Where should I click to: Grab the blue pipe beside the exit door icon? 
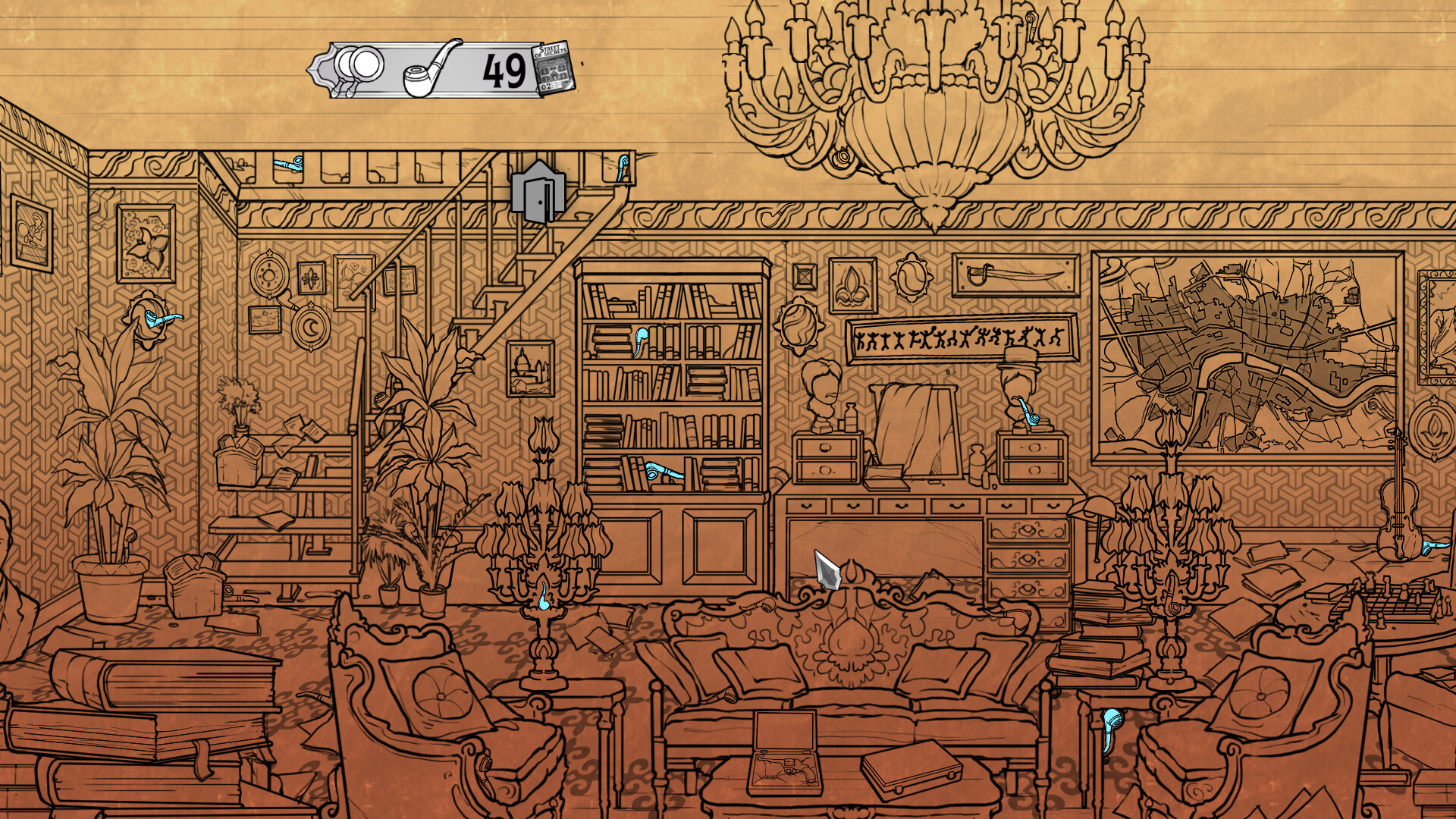click(x=623, y=168)
